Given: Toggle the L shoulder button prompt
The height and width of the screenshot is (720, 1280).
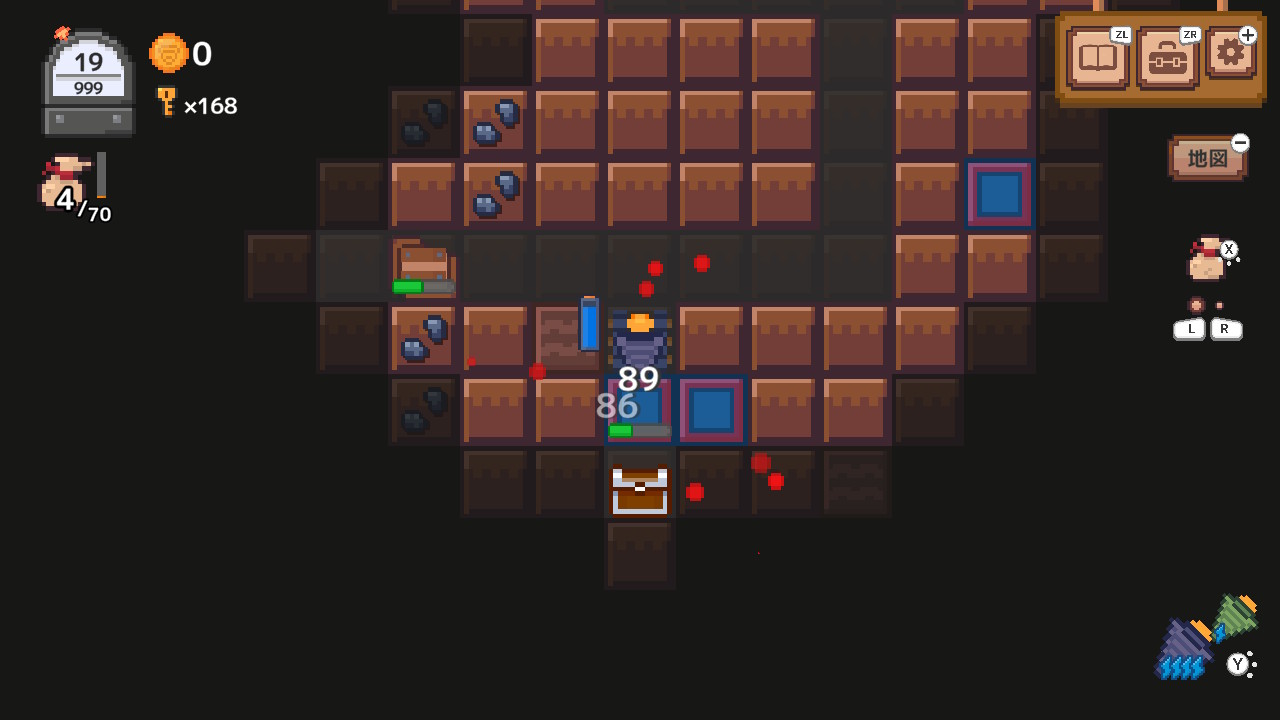Looking at the screenshot, I should tap(1189, 328).
